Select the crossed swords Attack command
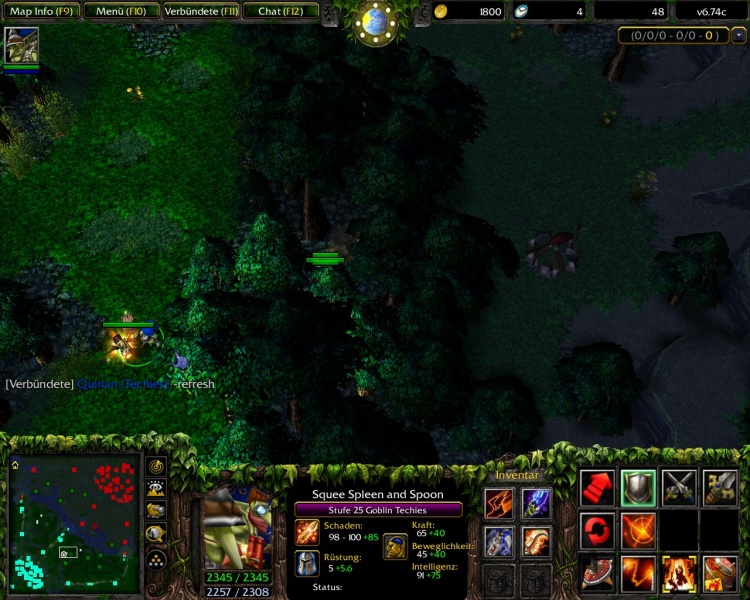750x600 pixels. pos(679,487)
